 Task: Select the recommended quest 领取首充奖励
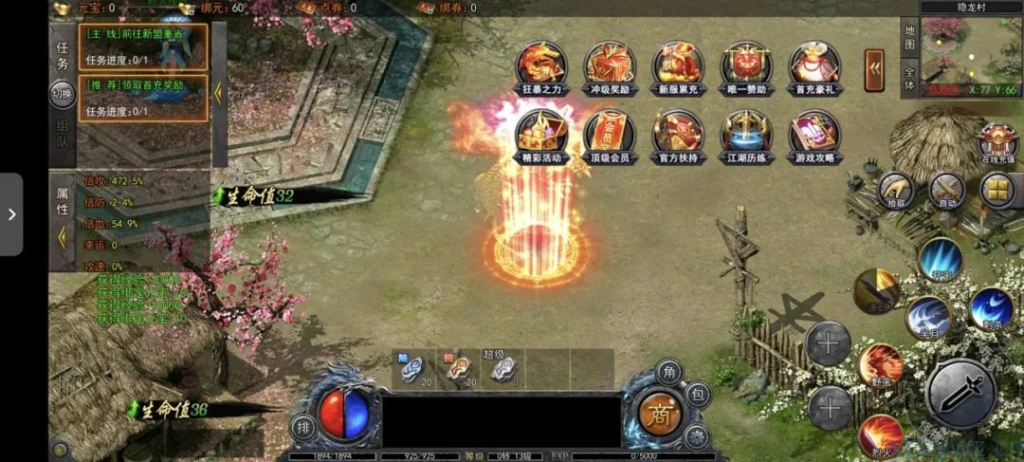tap(143, 98)
